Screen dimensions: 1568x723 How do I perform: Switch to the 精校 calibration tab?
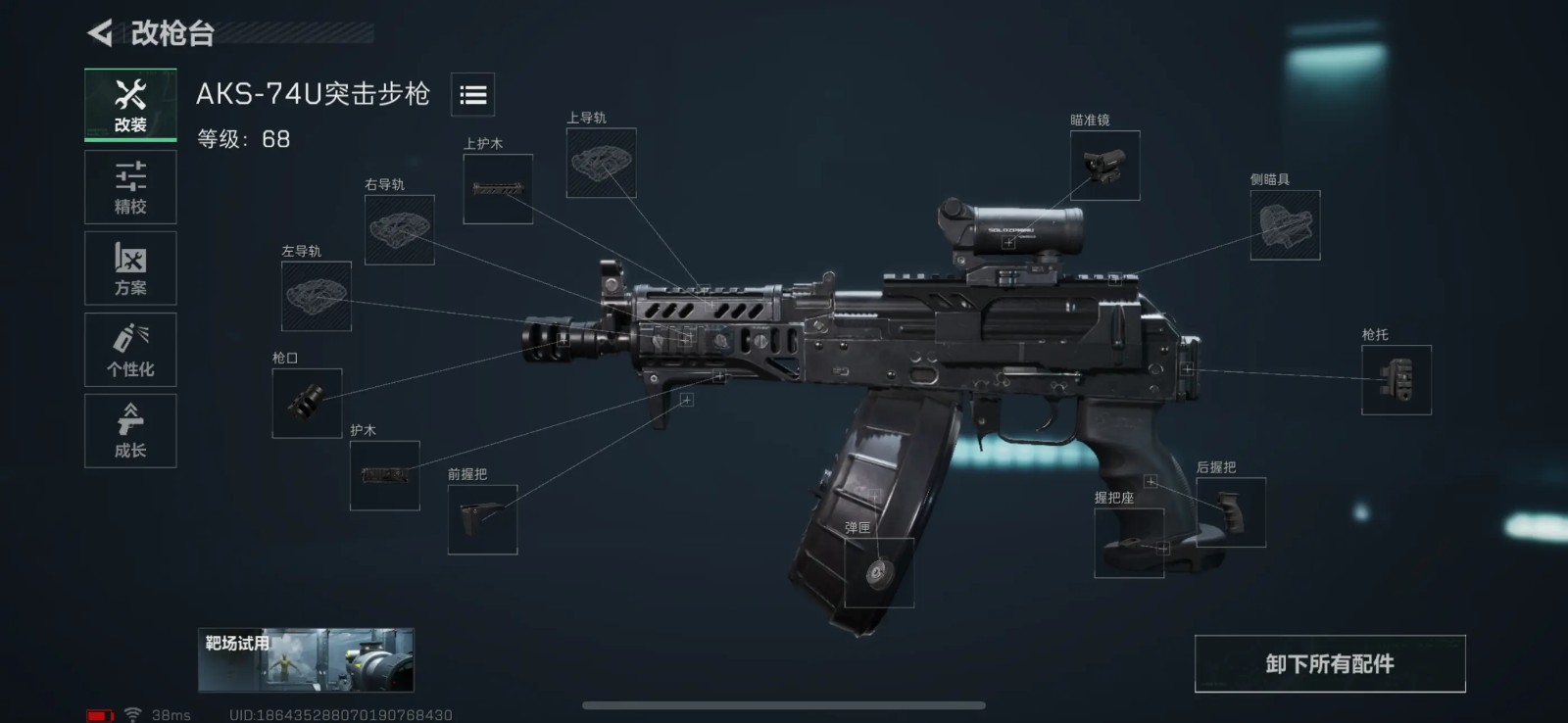click(130, 187)
